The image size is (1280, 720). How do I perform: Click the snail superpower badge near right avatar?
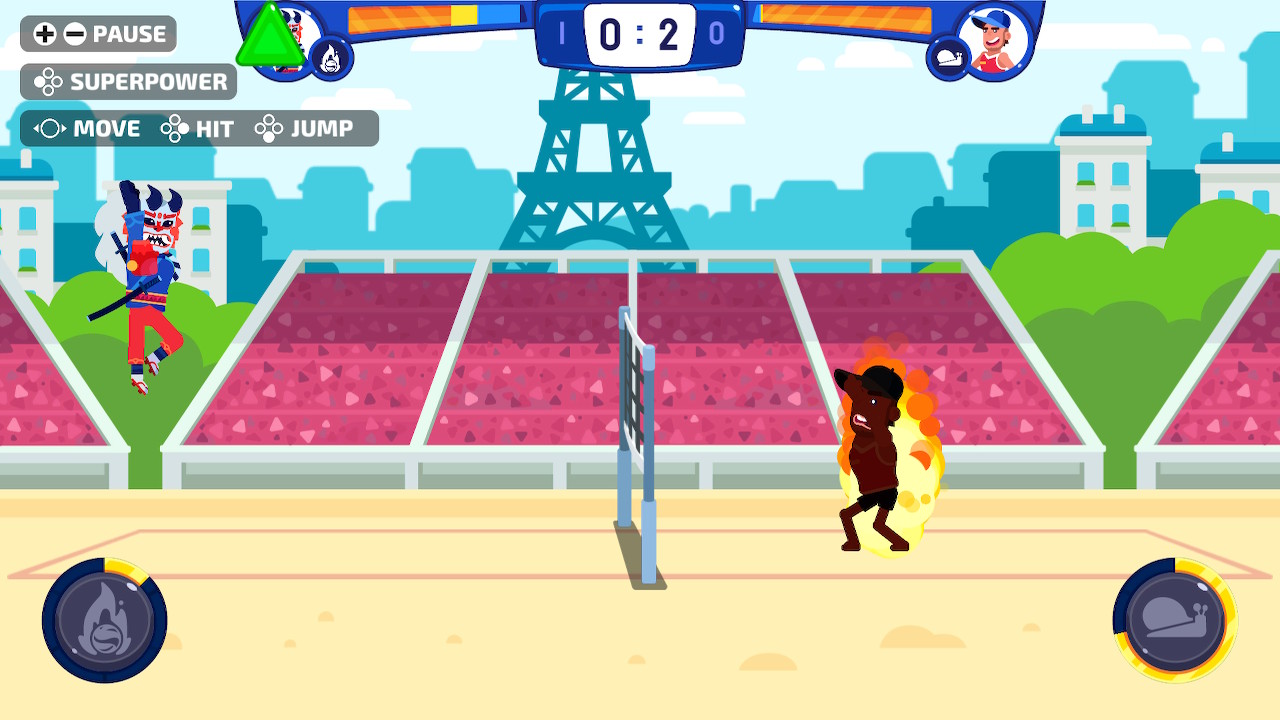949,58
